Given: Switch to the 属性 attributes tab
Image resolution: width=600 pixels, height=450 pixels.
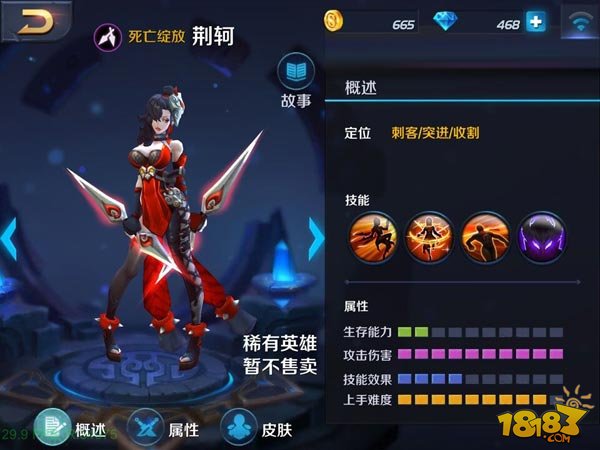Looking at the screenshot, I should 164,428.
